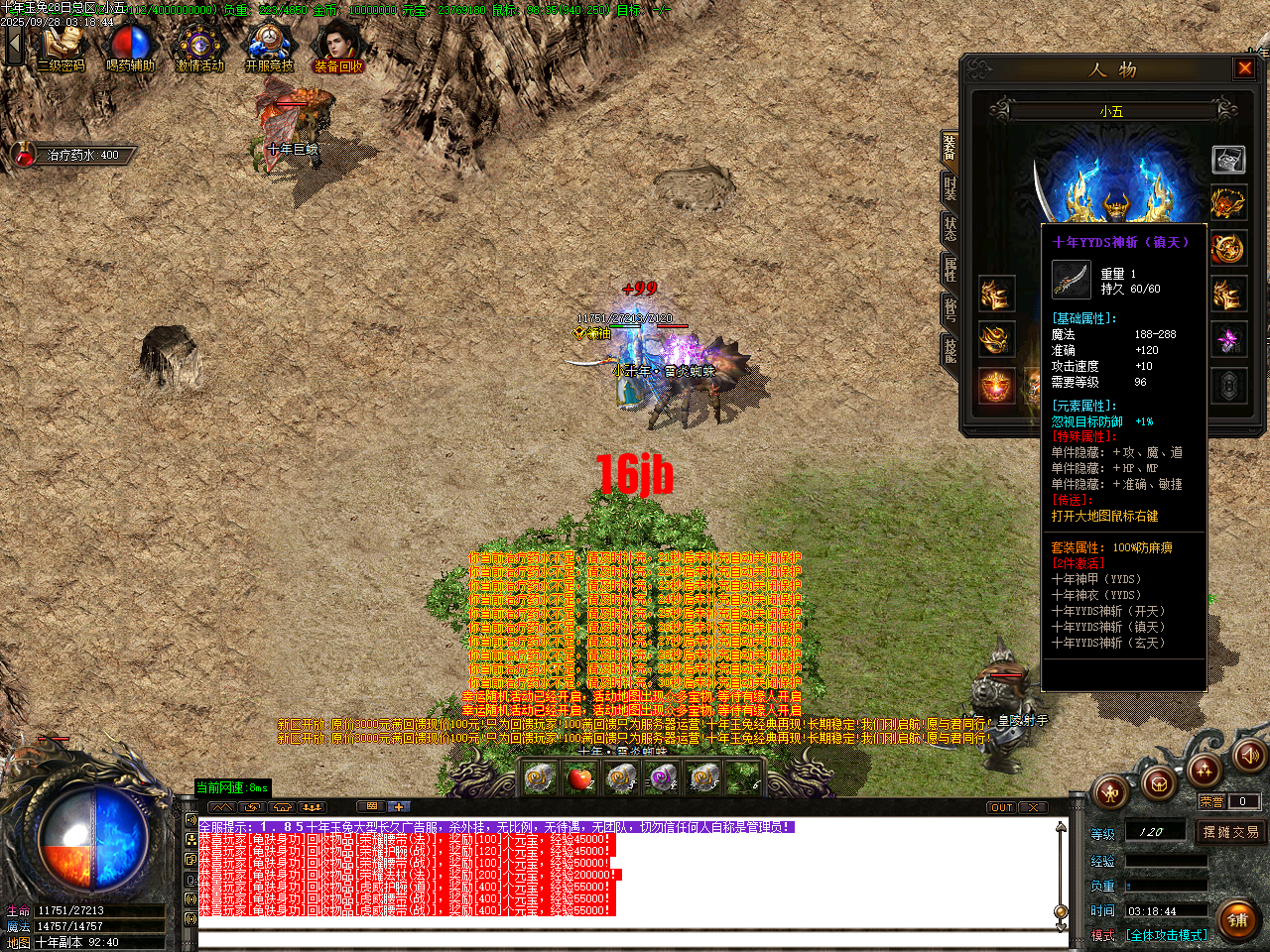
Task: Open the 开服竞技 competition feature
Action: pyautogui.click(x=266, y=45)
